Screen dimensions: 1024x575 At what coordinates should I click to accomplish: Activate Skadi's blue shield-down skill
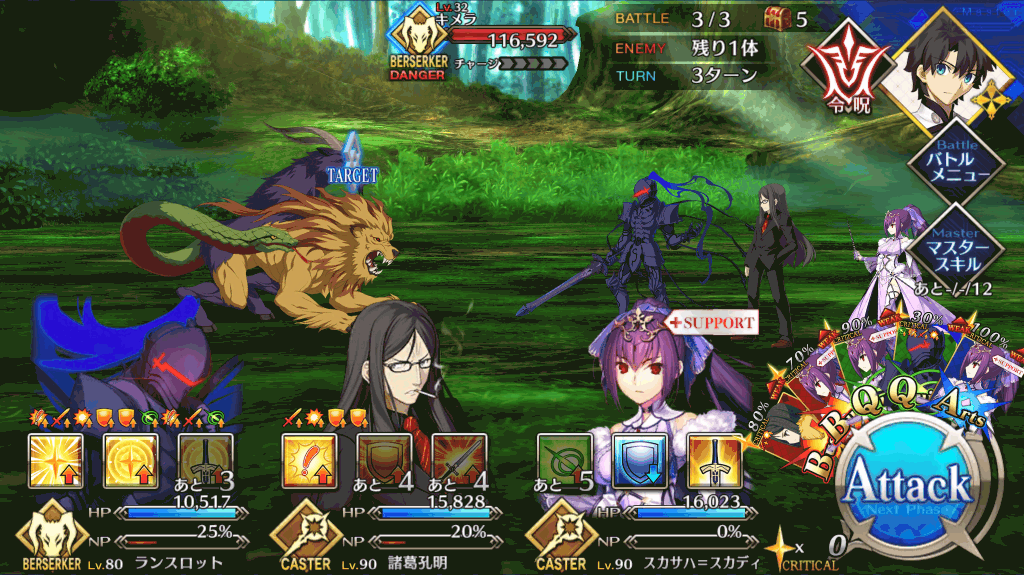639,460
